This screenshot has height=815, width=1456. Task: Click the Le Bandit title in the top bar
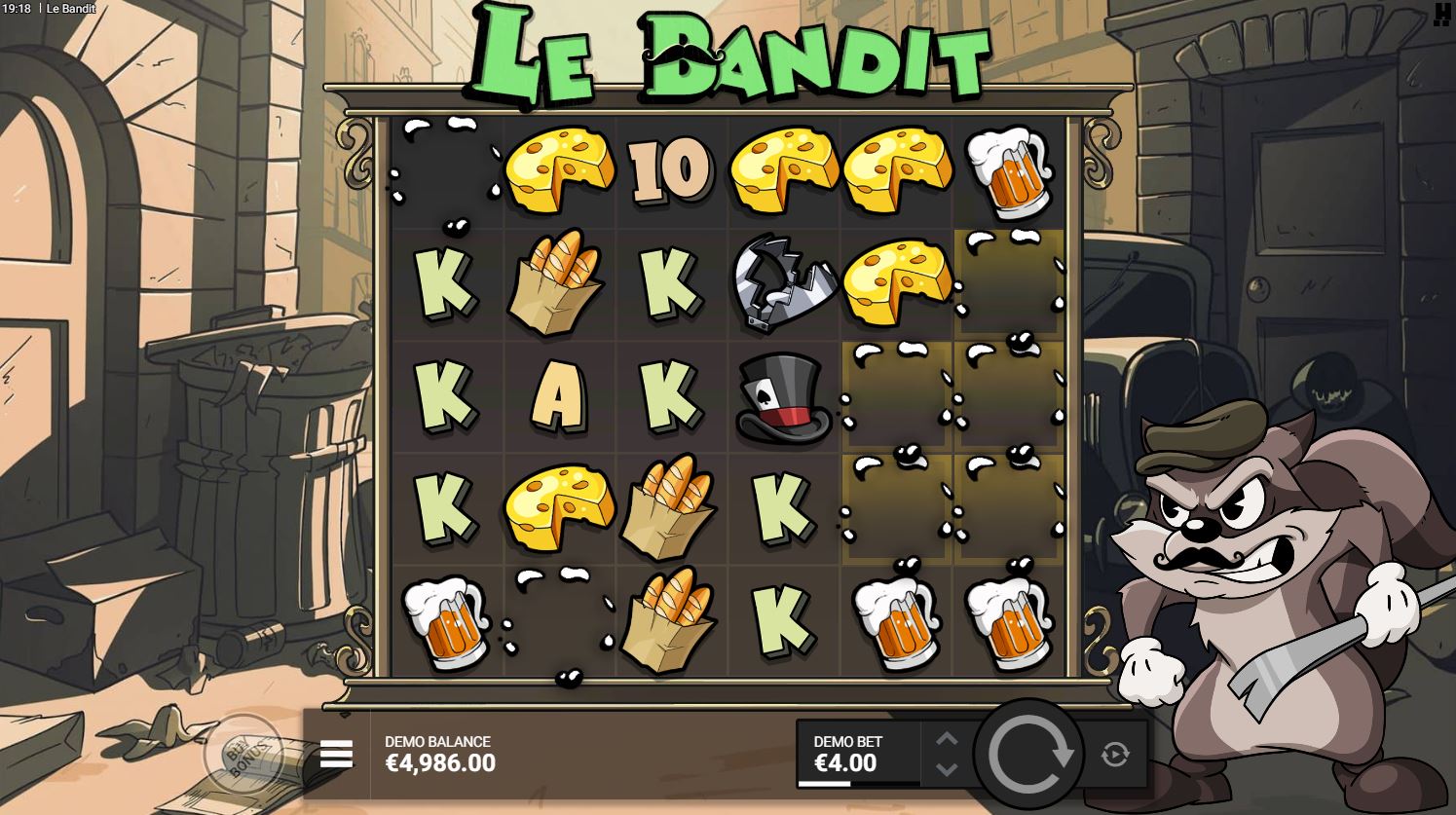coord(72,9)
